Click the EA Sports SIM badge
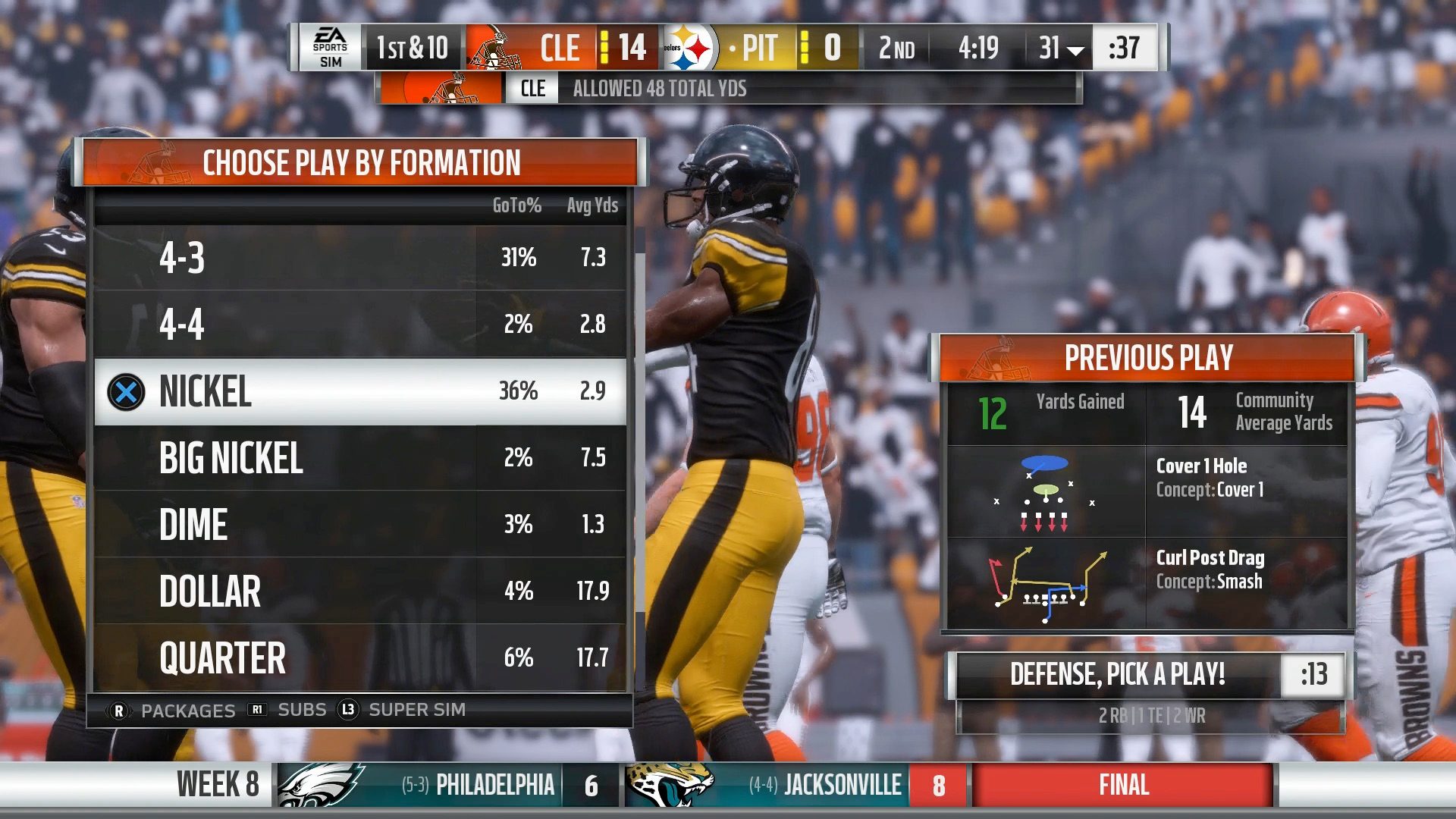The height and width of the screenshot is (819, 1456). tap(331, 48)
